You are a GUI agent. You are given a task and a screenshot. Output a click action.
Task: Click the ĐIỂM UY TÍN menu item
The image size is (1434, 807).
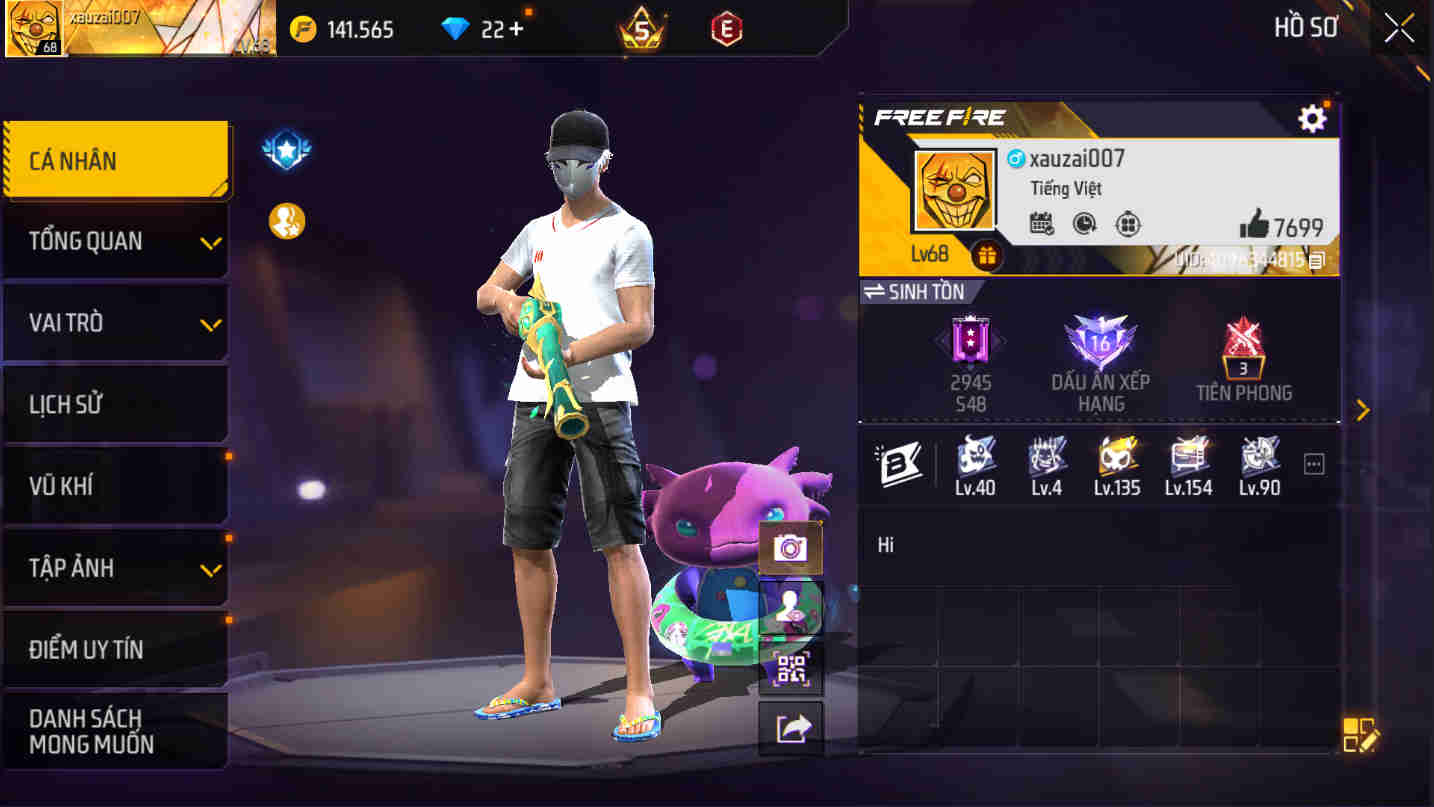coord(116,649)
